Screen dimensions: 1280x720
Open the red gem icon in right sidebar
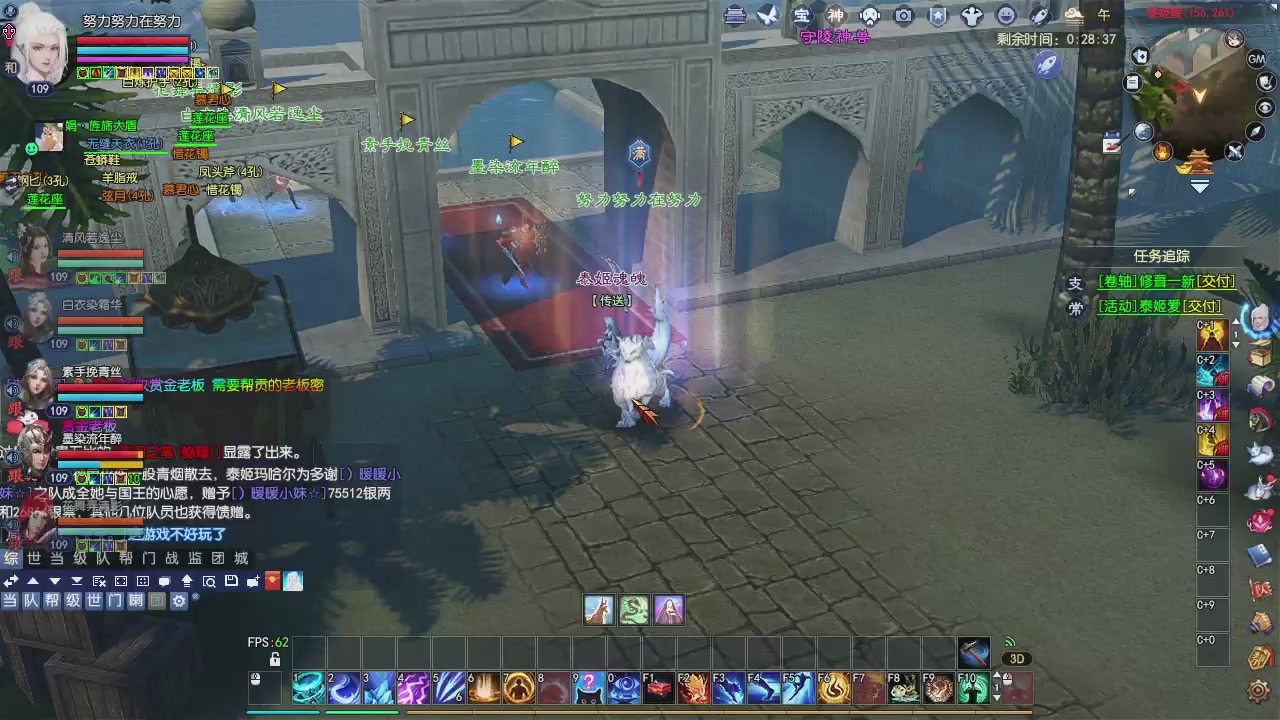[1259, 522]
